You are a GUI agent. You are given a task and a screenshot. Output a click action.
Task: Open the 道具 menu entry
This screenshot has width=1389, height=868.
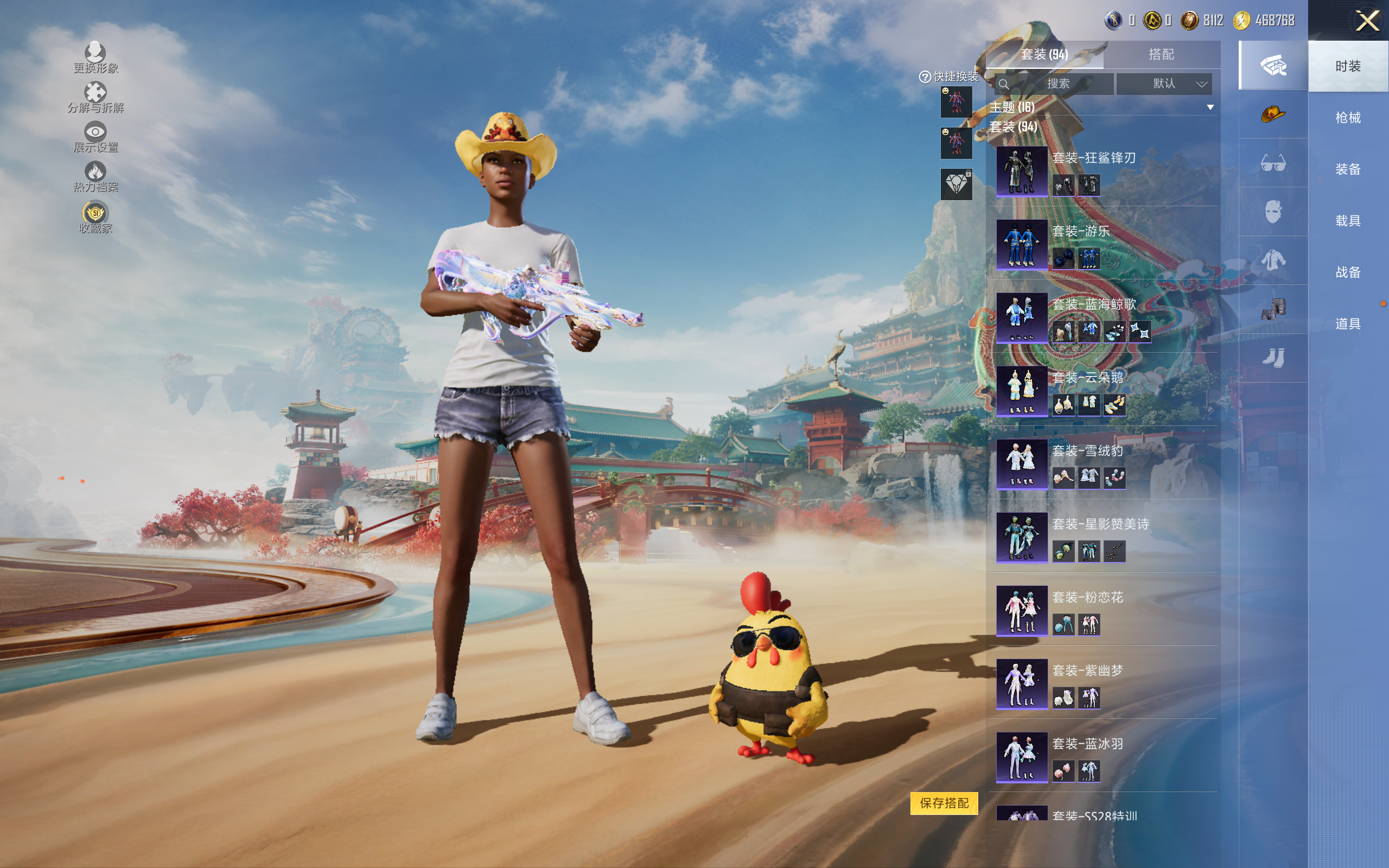tap(1347, 324)
